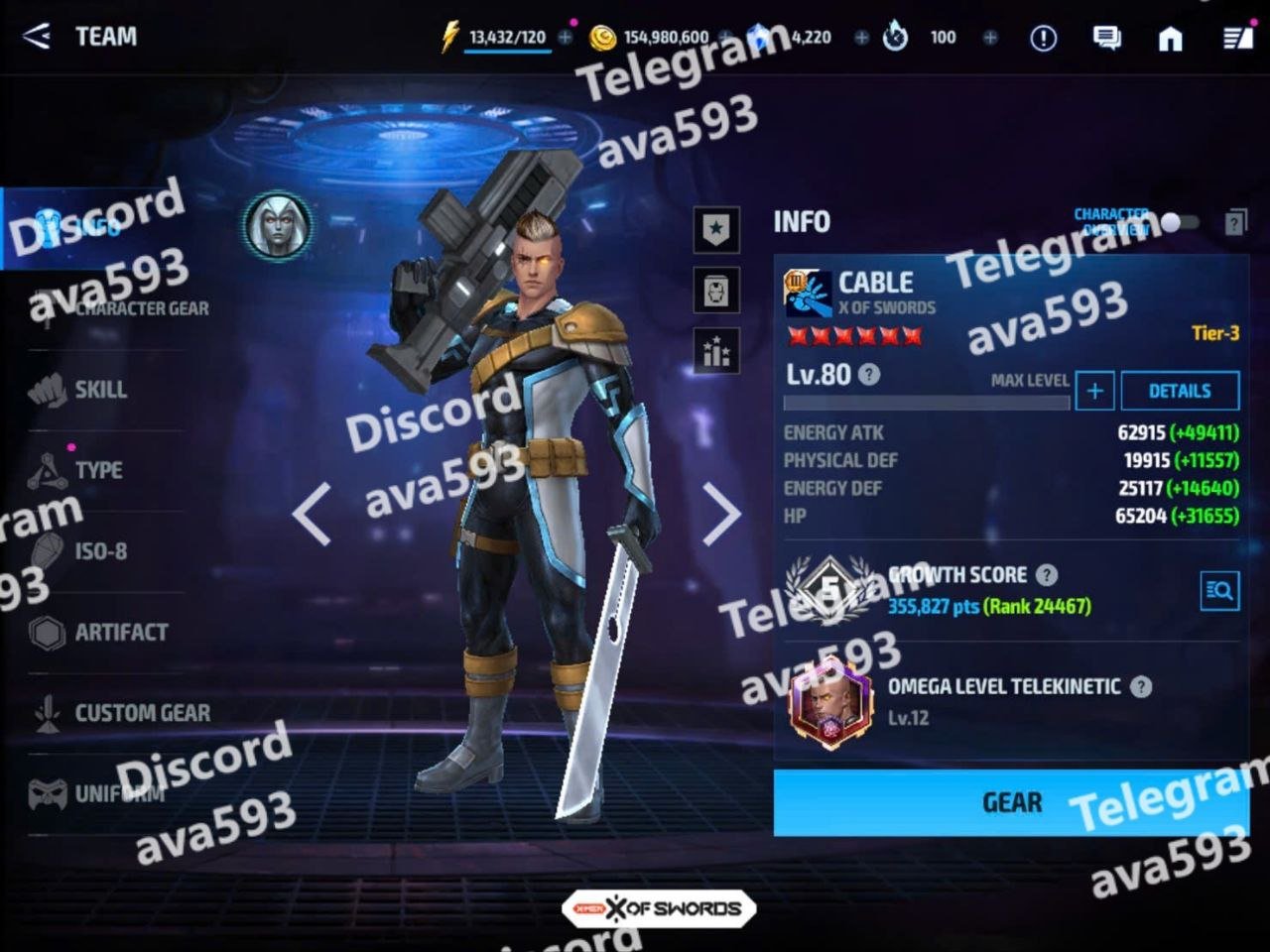The image size is (1270, 952).
Task: Switch to Custom Gear tab
Action: (141, 713)
